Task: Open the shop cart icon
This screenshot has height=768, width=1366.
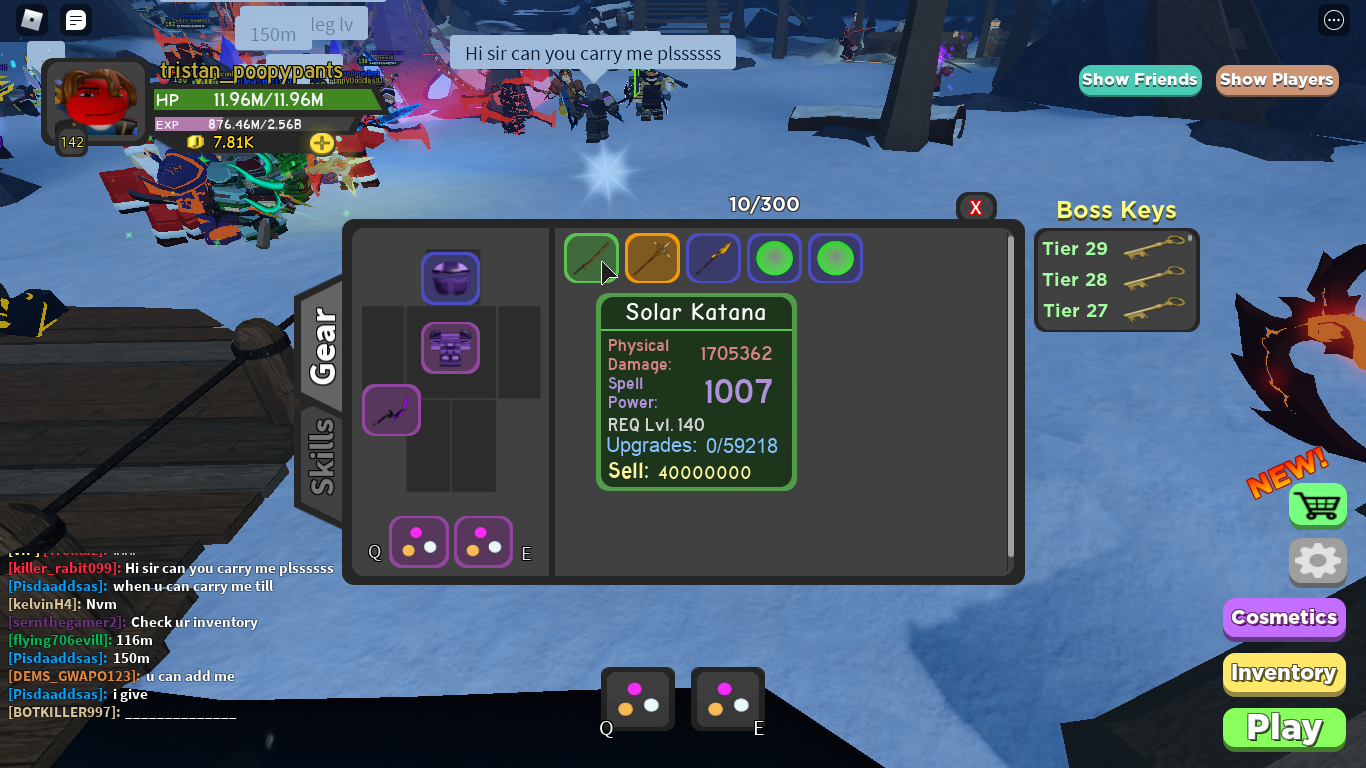Action: [1317, 505]
